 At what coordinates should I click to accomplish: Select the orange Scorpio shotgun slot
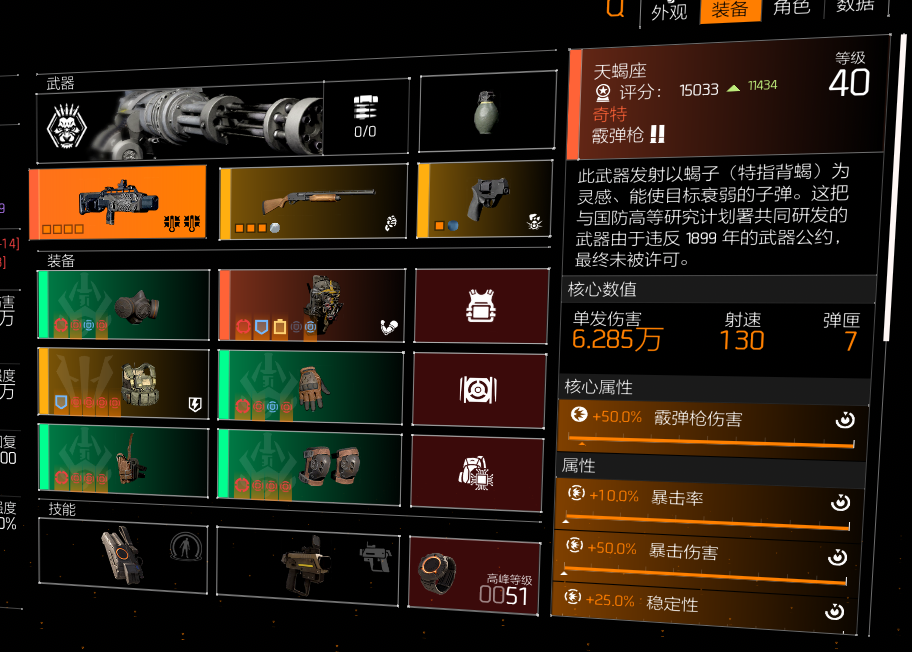118,203
